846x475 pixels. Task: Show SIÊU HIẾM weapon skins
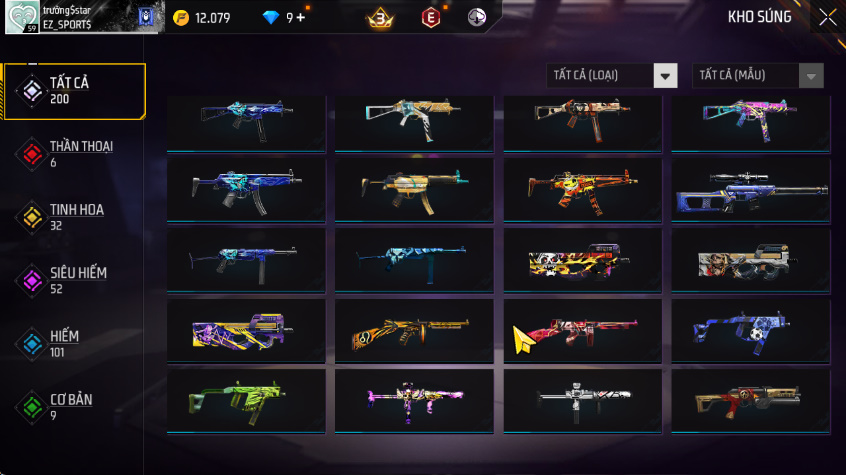(74, 279)
